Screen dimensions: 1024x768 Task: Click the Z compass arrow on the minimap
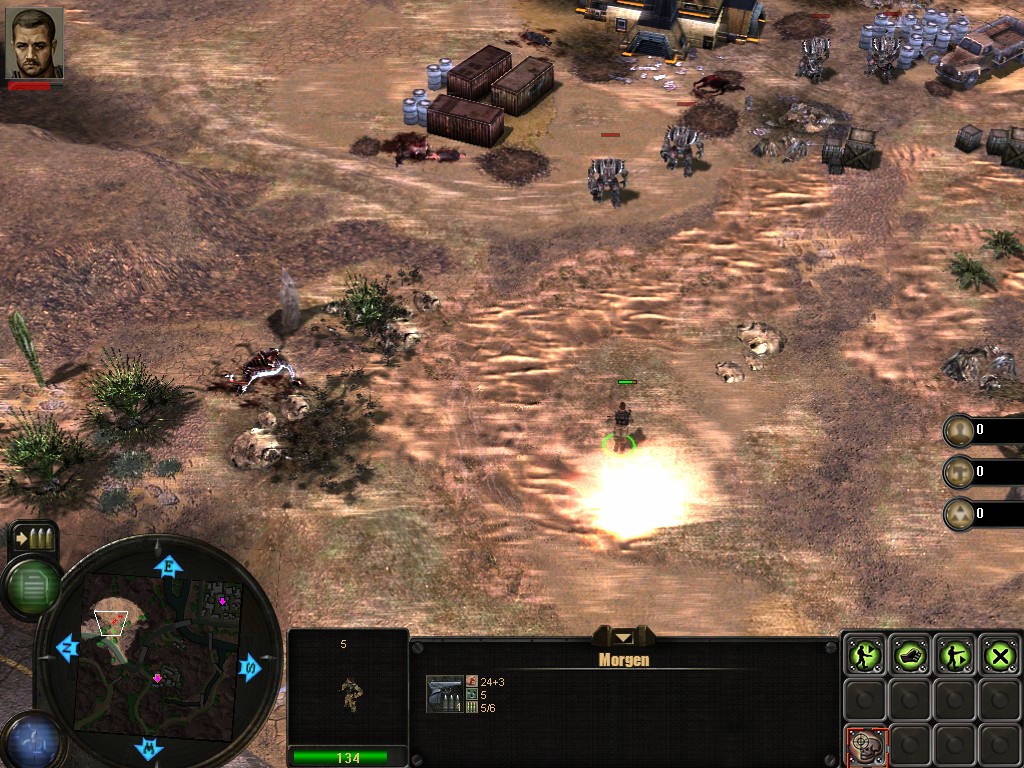click(68, 647)
